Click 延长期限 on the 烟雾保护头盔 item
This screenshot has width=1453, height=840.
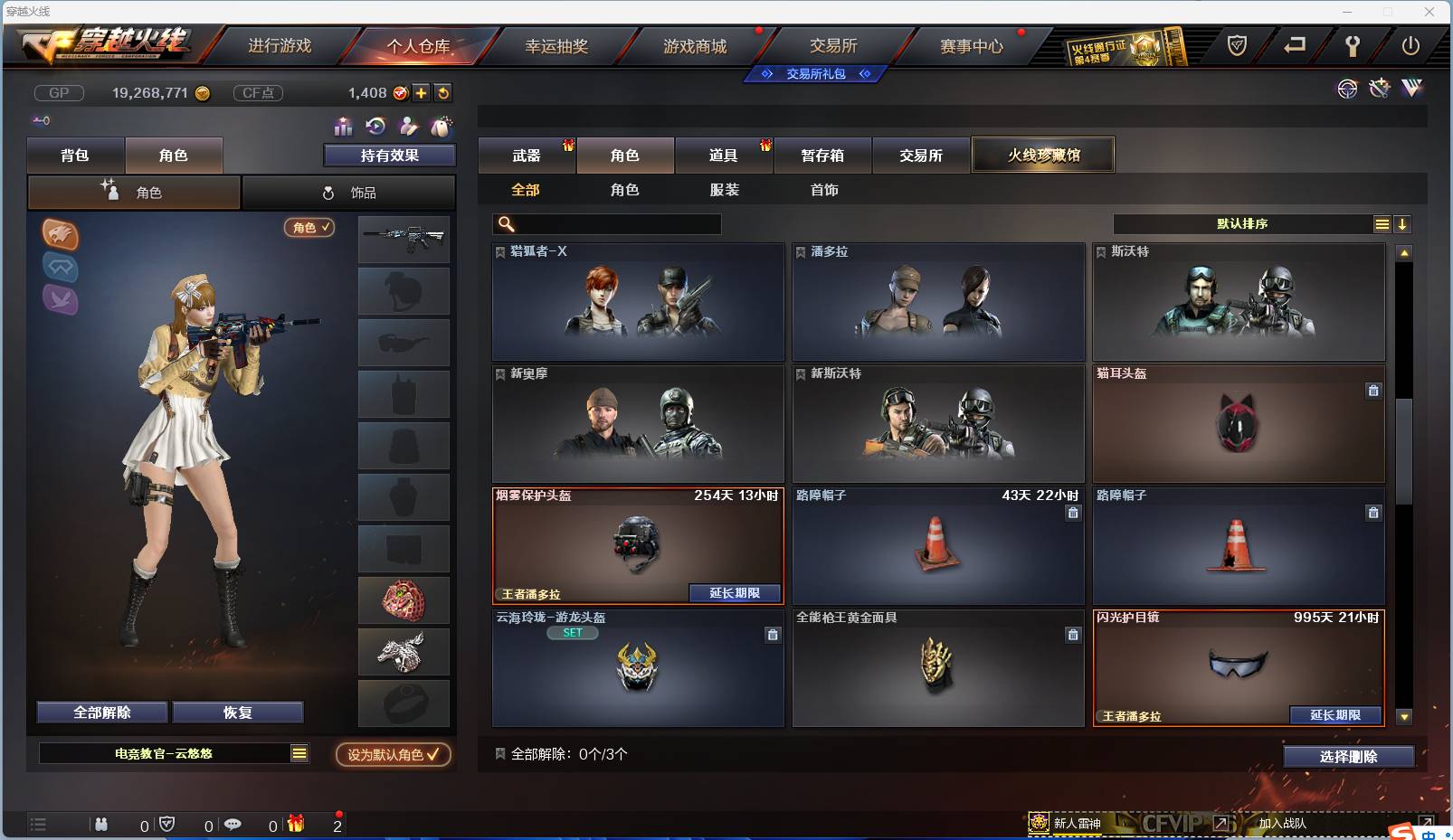pyautogui.click(x=735, y=593)
